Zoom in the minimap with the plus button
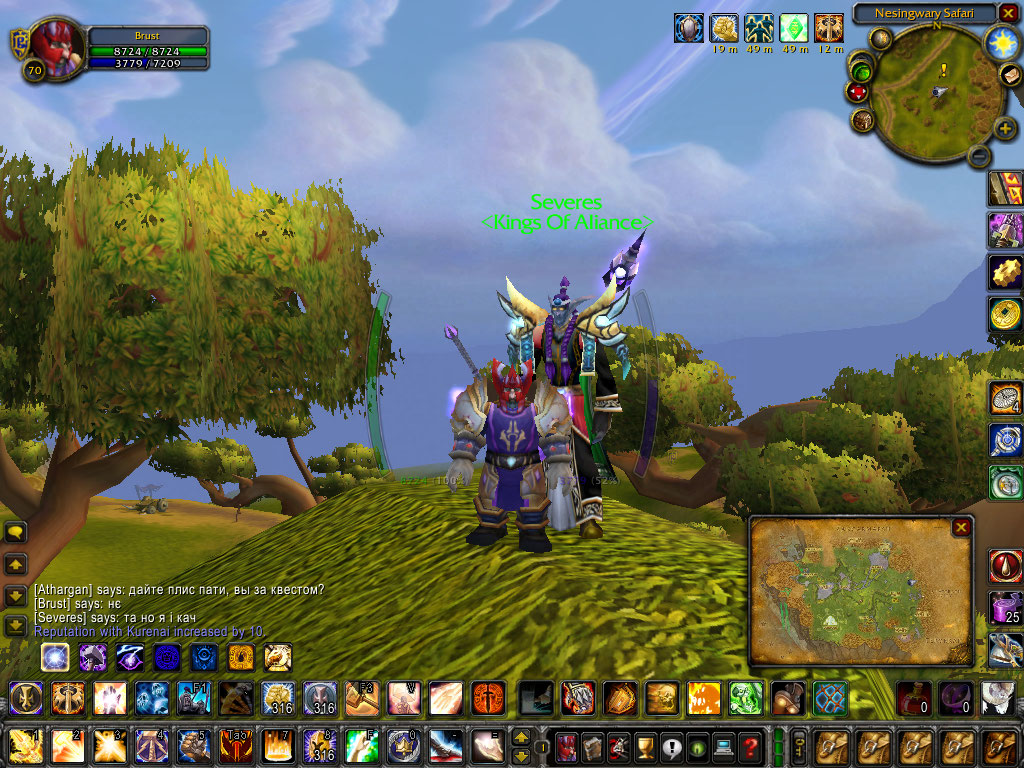Image resolution: width=1024 pixels, height=768 pixels. tap(1004, 128)
